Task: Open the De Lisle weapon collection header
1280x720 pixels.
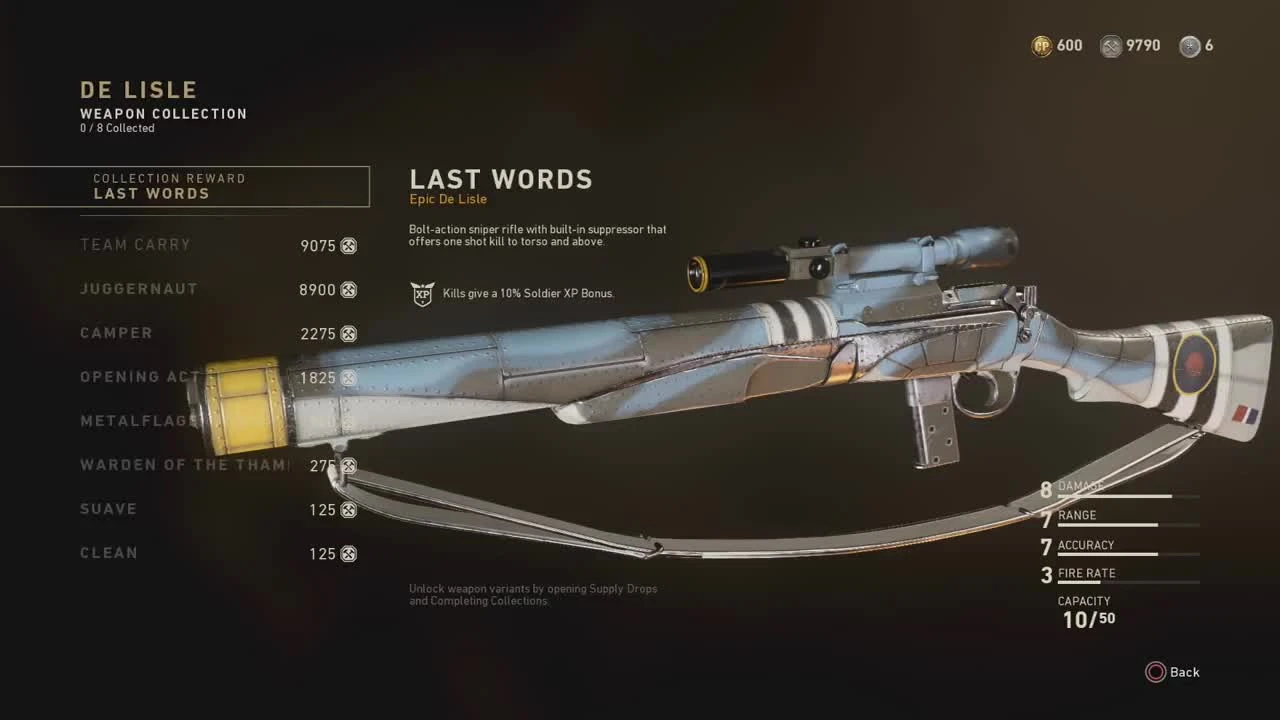Action: (137, 89)
